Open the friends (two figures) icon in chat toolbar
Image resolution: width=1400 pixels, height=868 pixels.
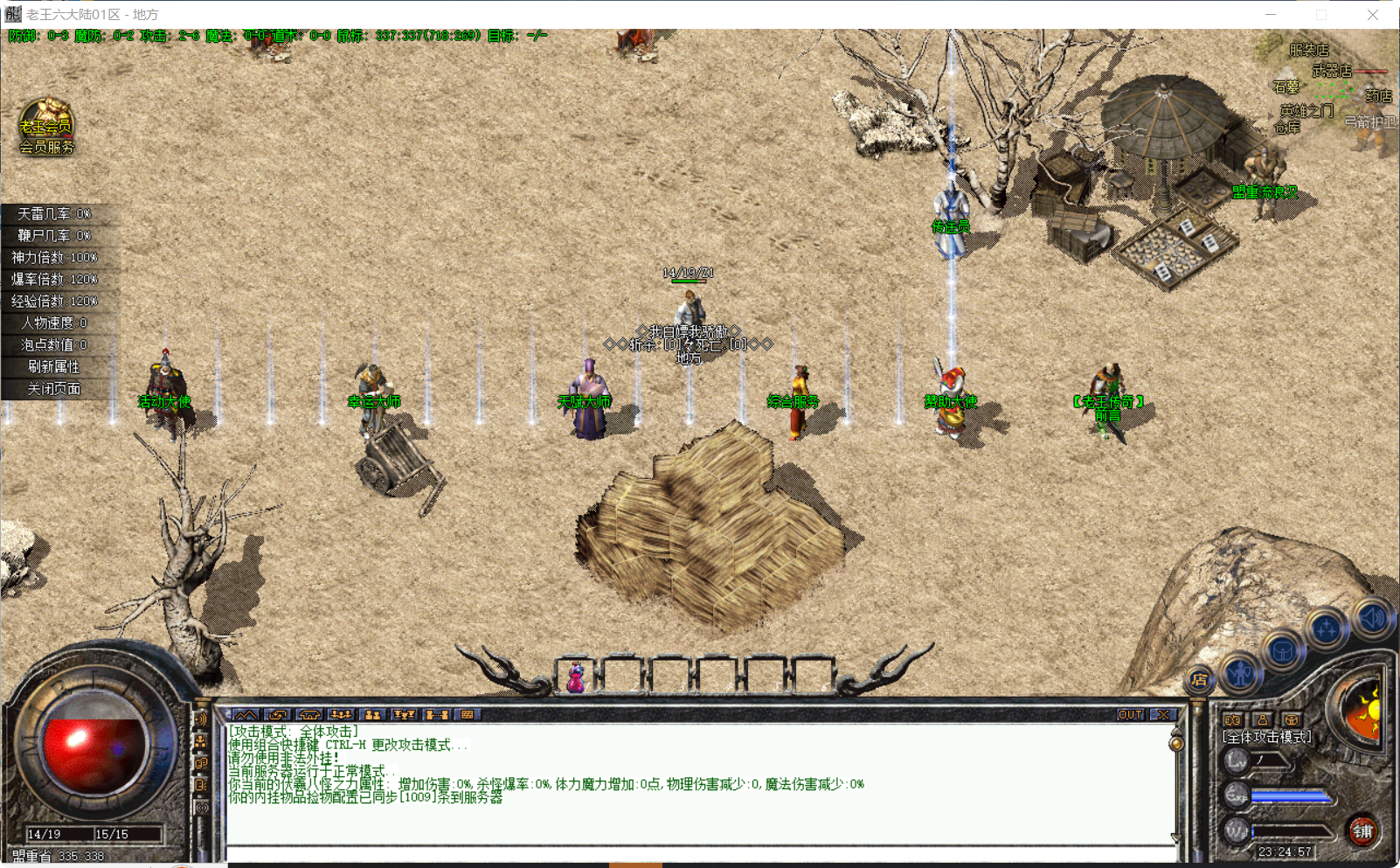tap(374, 715)
